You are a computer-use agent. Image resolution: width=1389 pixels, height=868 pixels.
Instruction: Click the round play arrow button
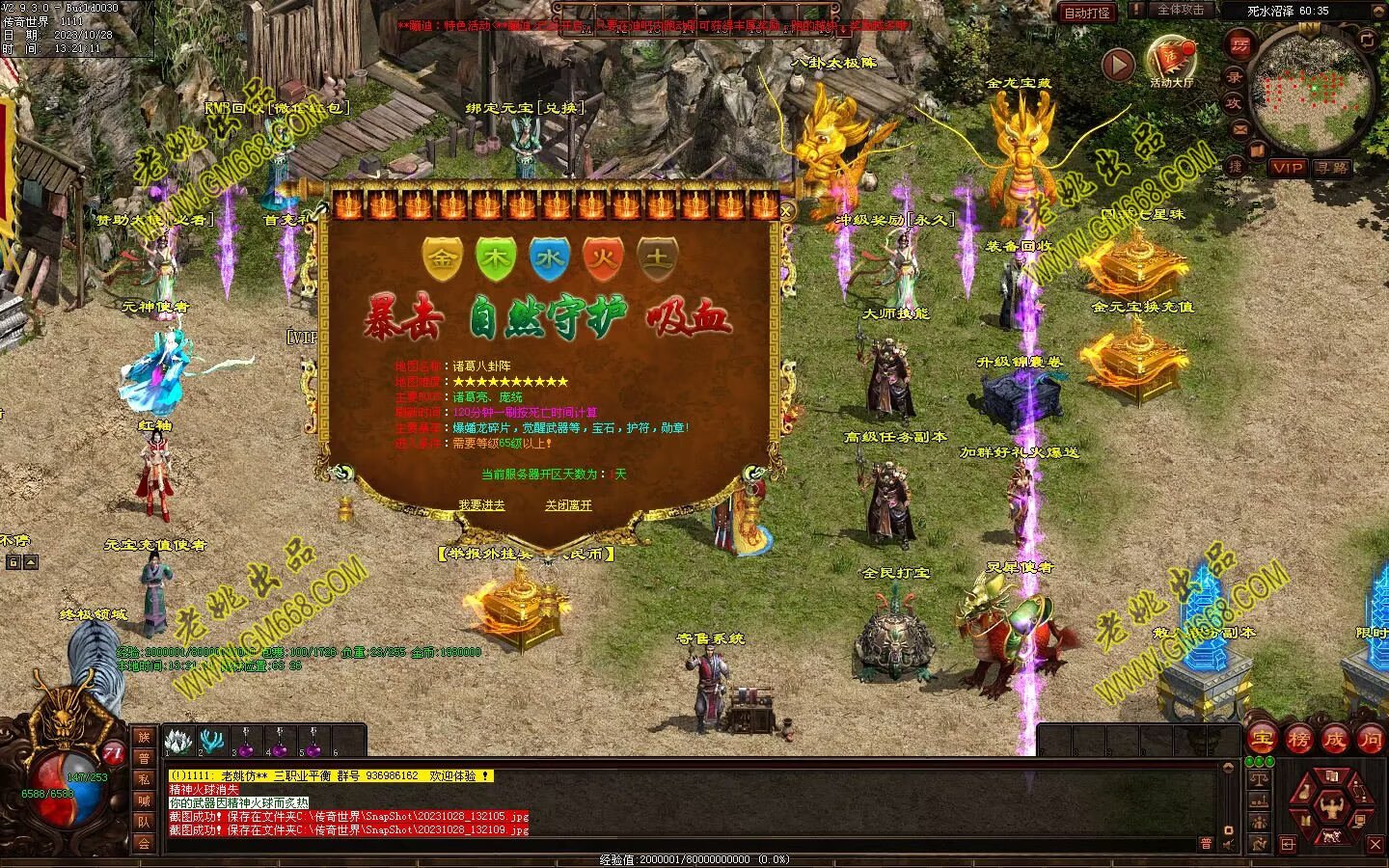pos(1118,66)
